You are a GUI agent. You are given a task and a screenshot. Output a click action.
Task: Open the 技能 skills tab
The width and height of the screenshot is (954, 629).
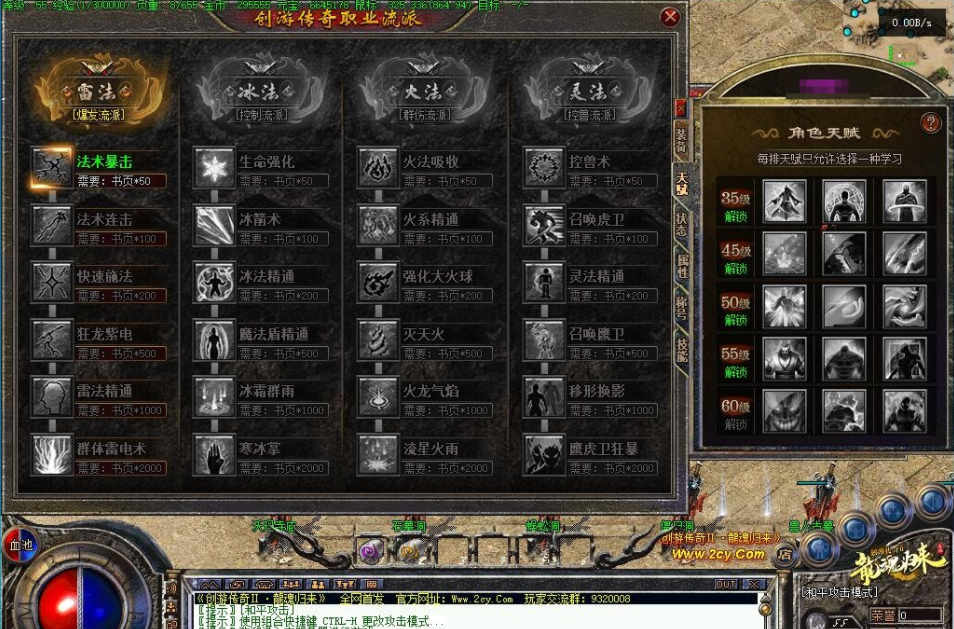click(x=681, y=348)
